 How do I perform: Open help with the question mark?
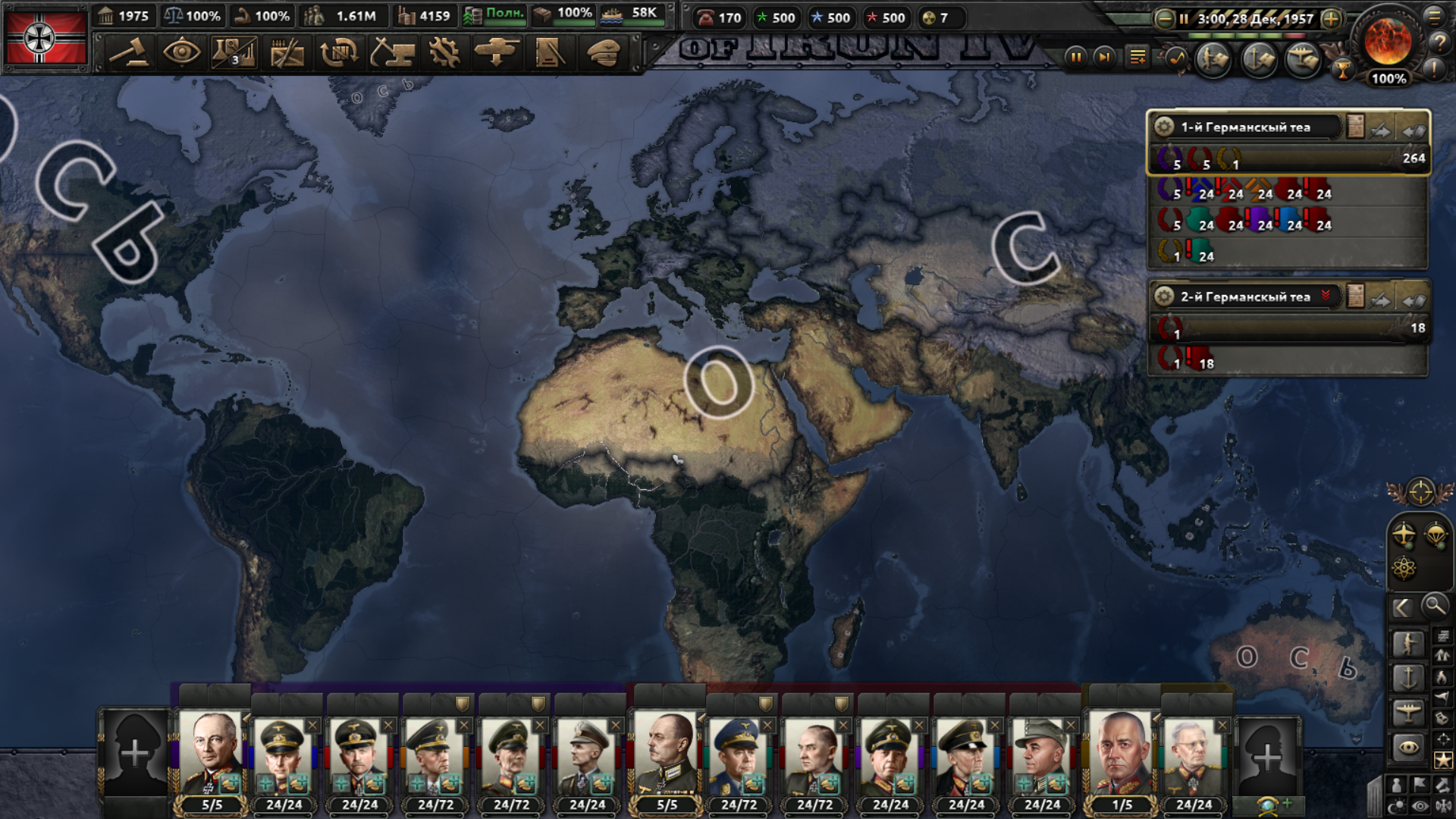tap(1439, 43)
